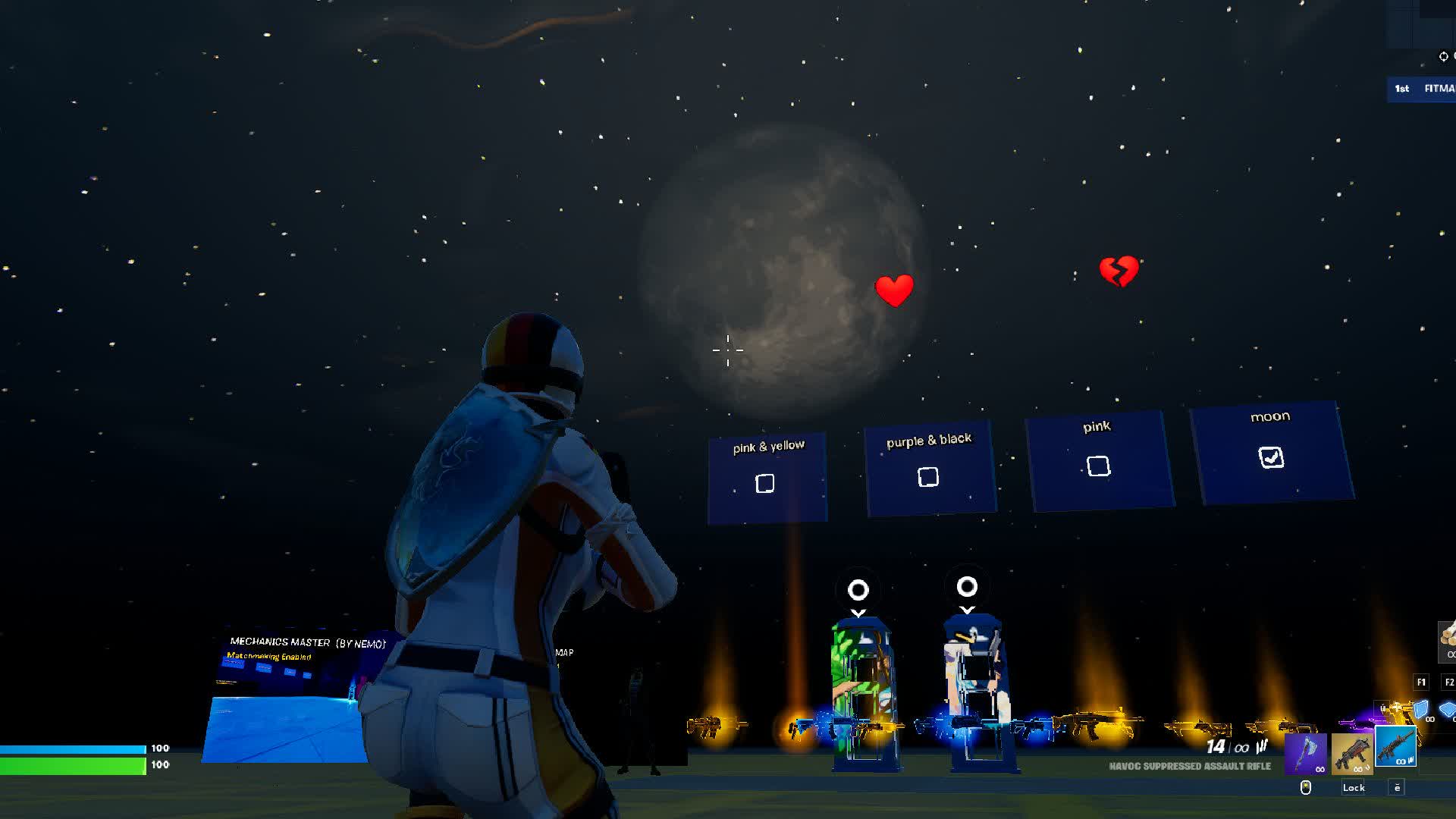1456x819 pixels.
Task: Tick the "purple & black" sky checkbox
Action: pyautogui.click(x=928, y=477)
